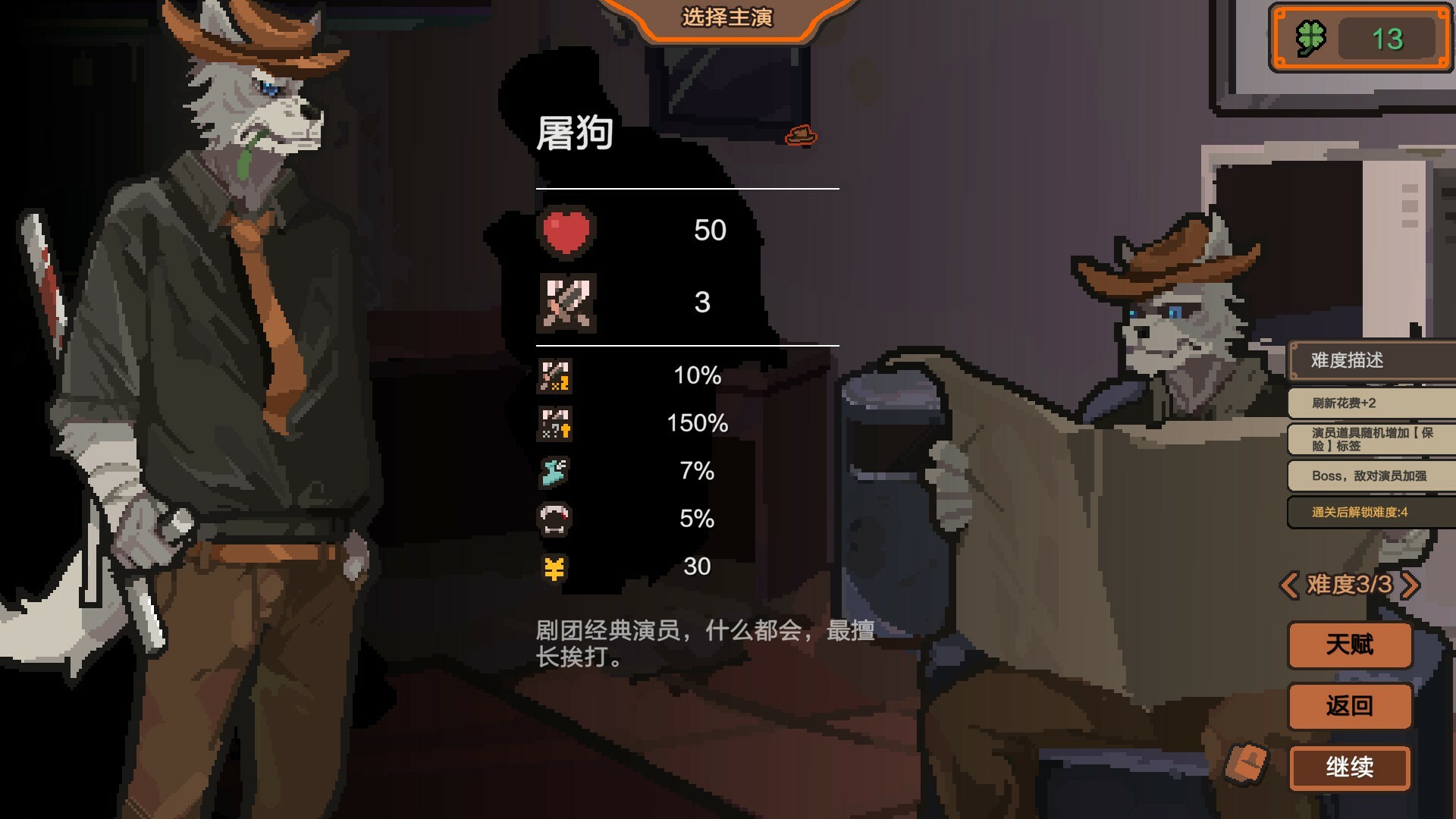Click the 返回 back button
This screenshot has width=1456, height=819.
pyautogui.click(x=1349, y=705)
